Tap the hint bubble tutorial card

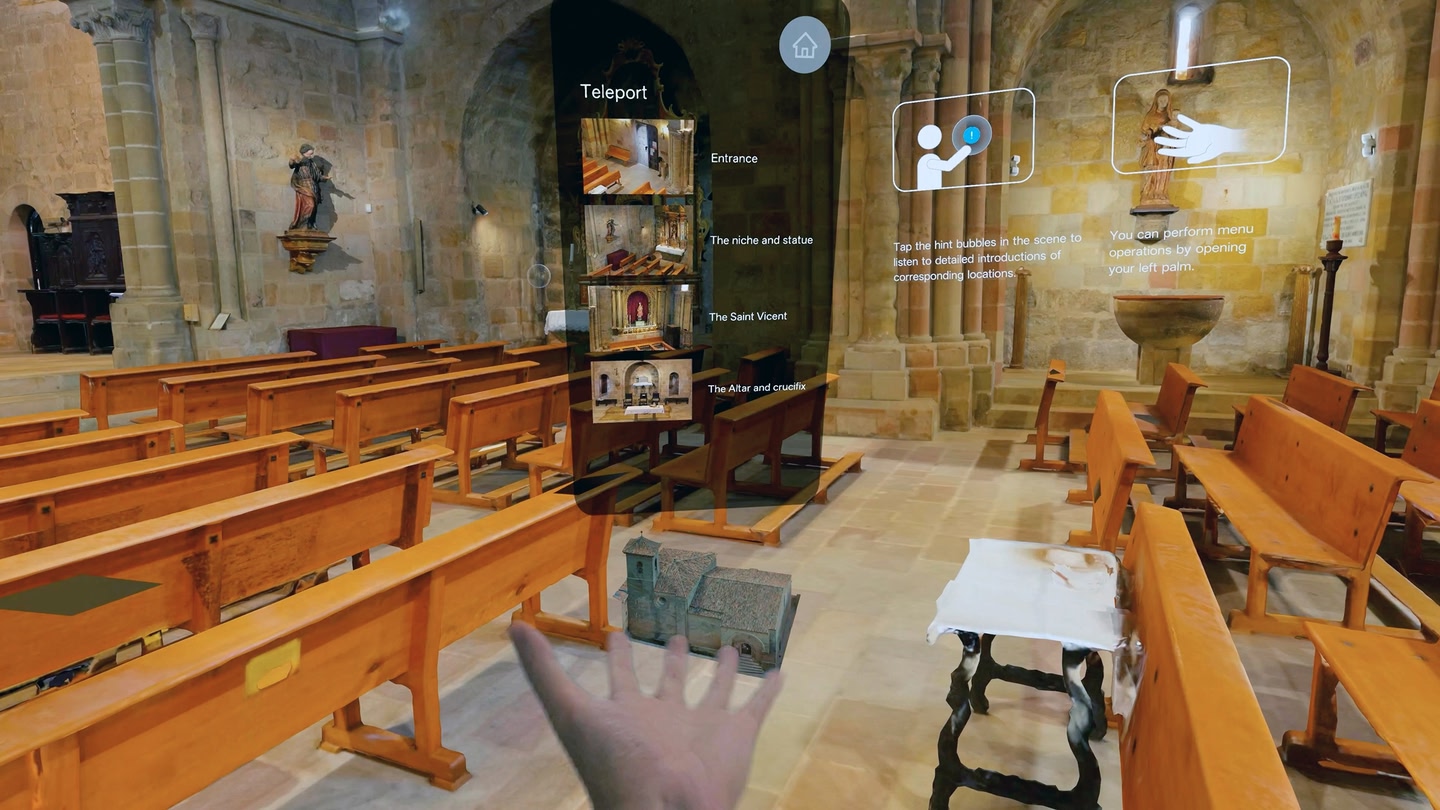pos(963,140)
